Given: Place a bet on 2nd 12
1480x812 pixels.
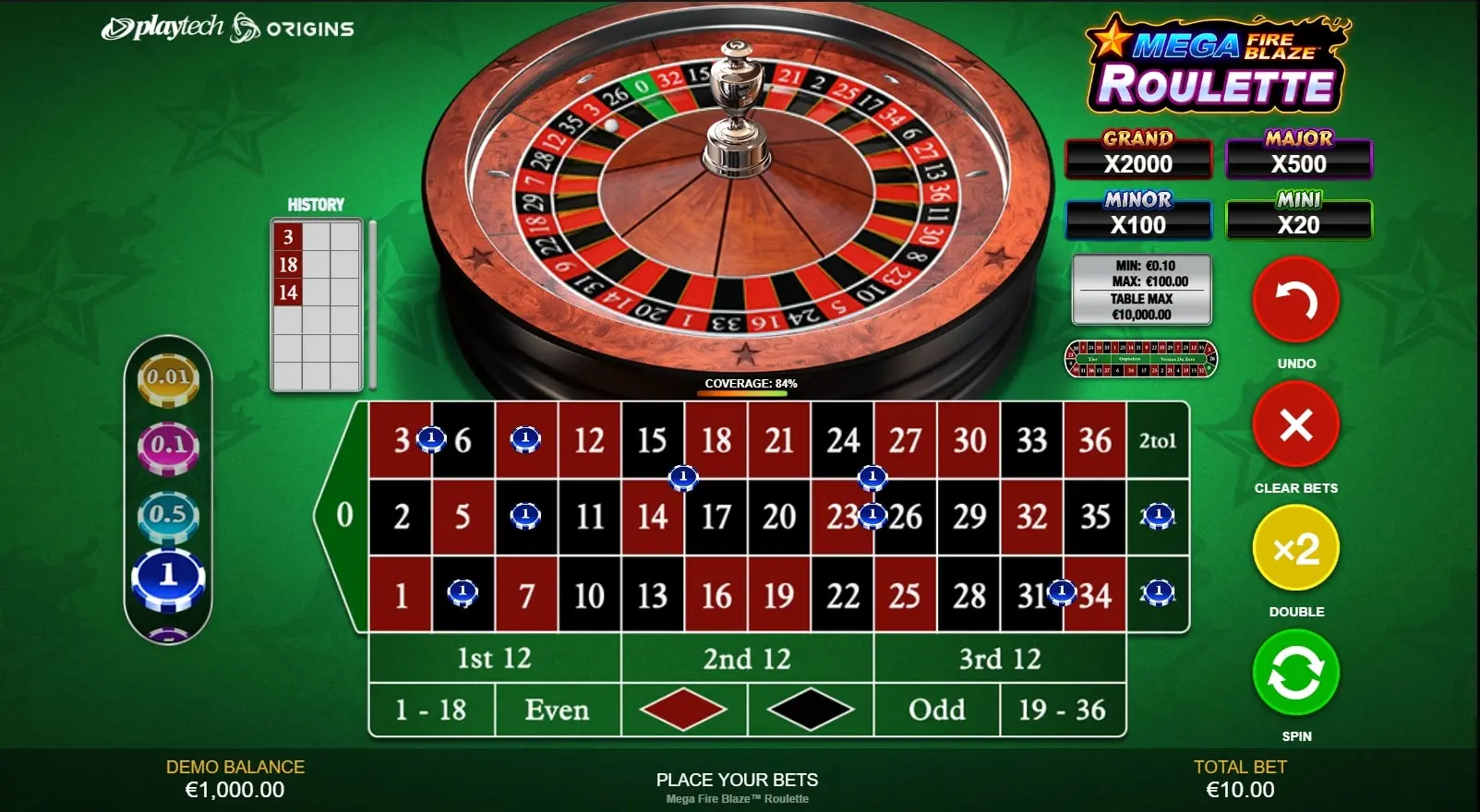Looking at the screenshot, I should coord(747,658).
